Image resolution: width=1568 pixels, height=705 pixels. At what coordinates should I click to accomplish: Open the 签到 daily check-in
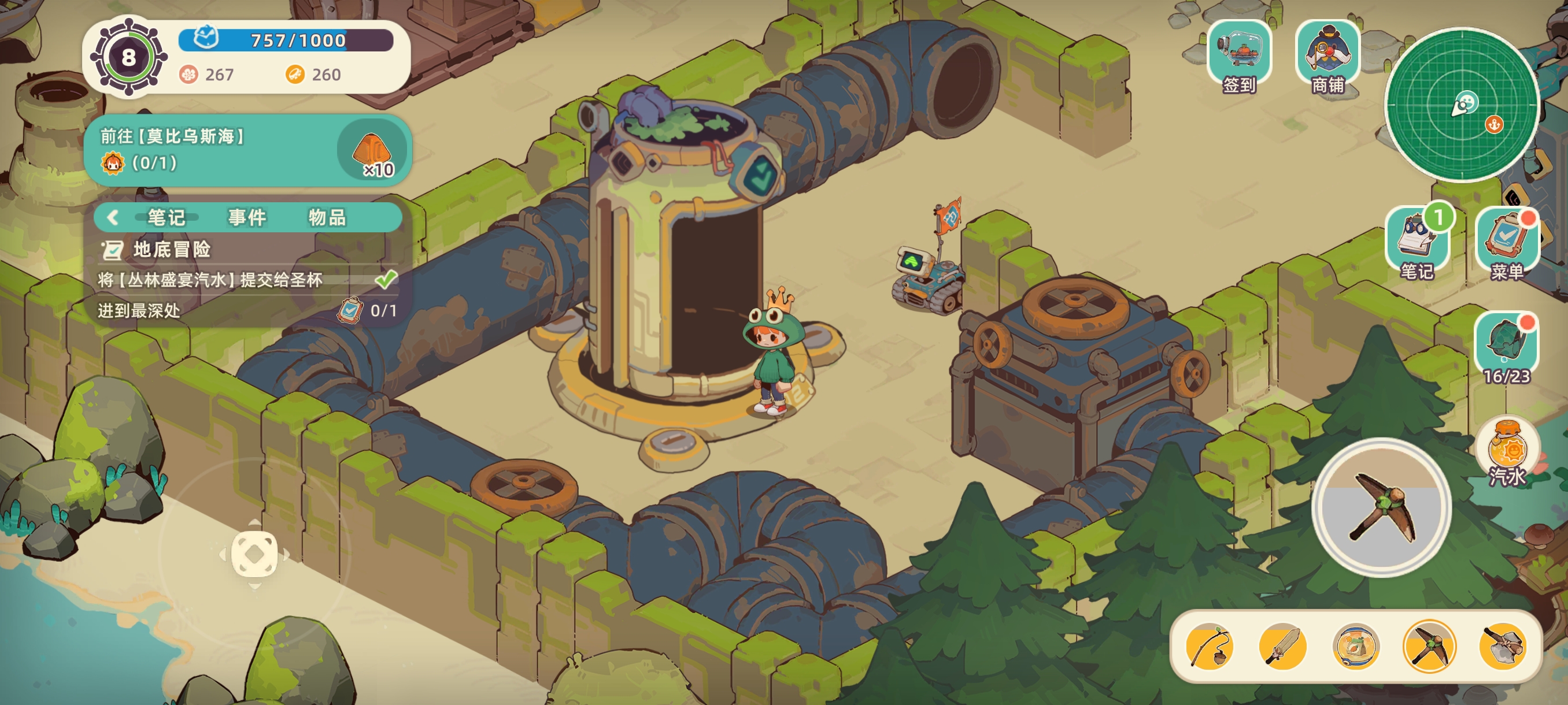(1238, 55)
